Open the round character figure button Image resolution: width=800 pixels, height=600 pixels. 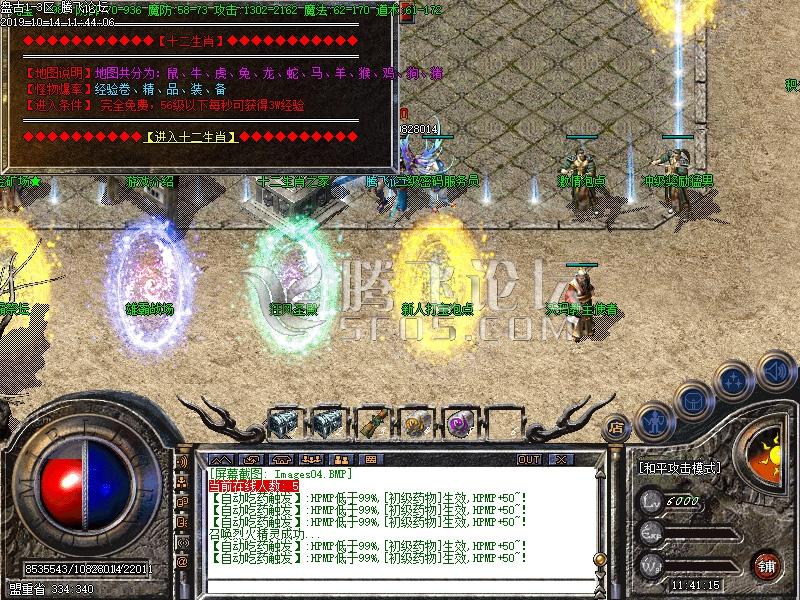pyautogui.click(x=654, y=420)
